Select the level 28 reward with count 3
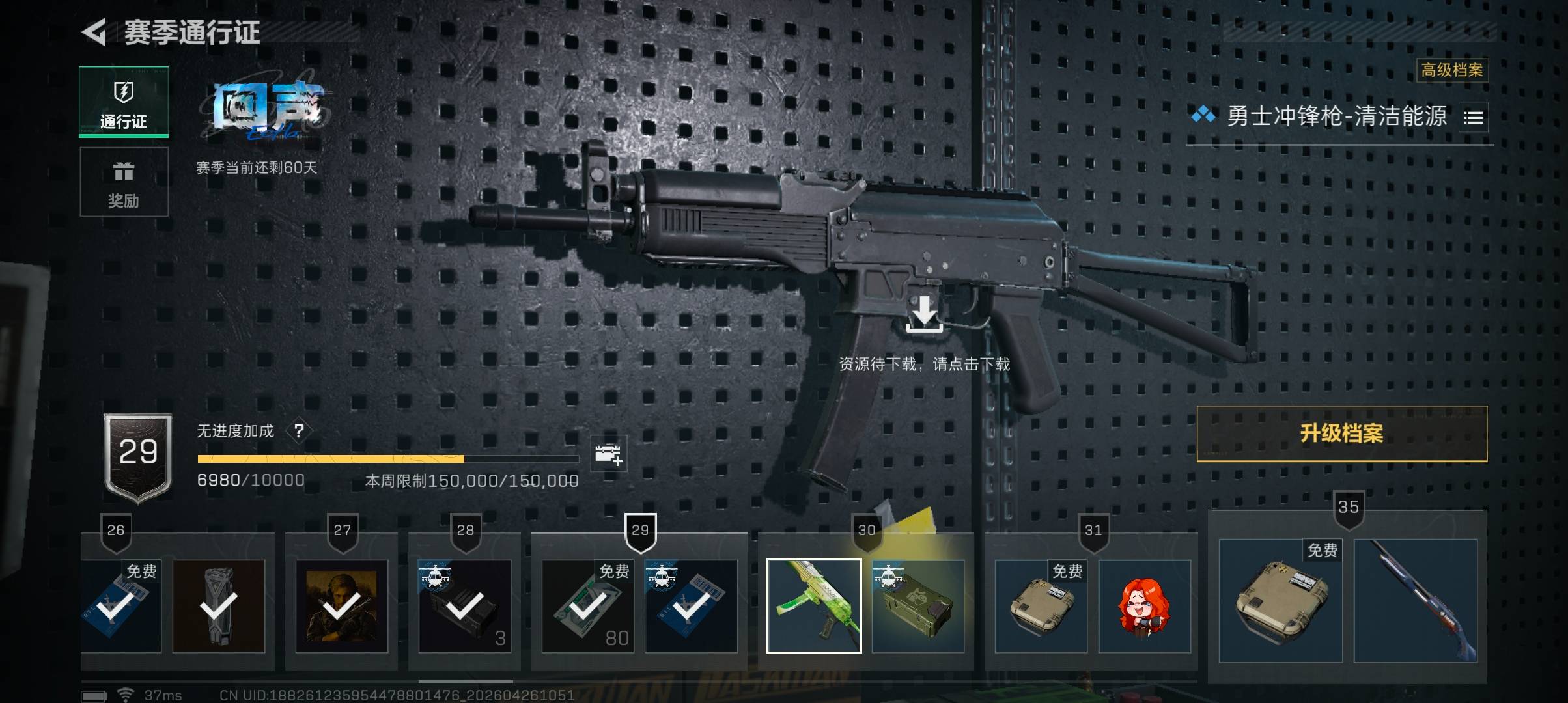1568x703 pixels. [464, 605]
